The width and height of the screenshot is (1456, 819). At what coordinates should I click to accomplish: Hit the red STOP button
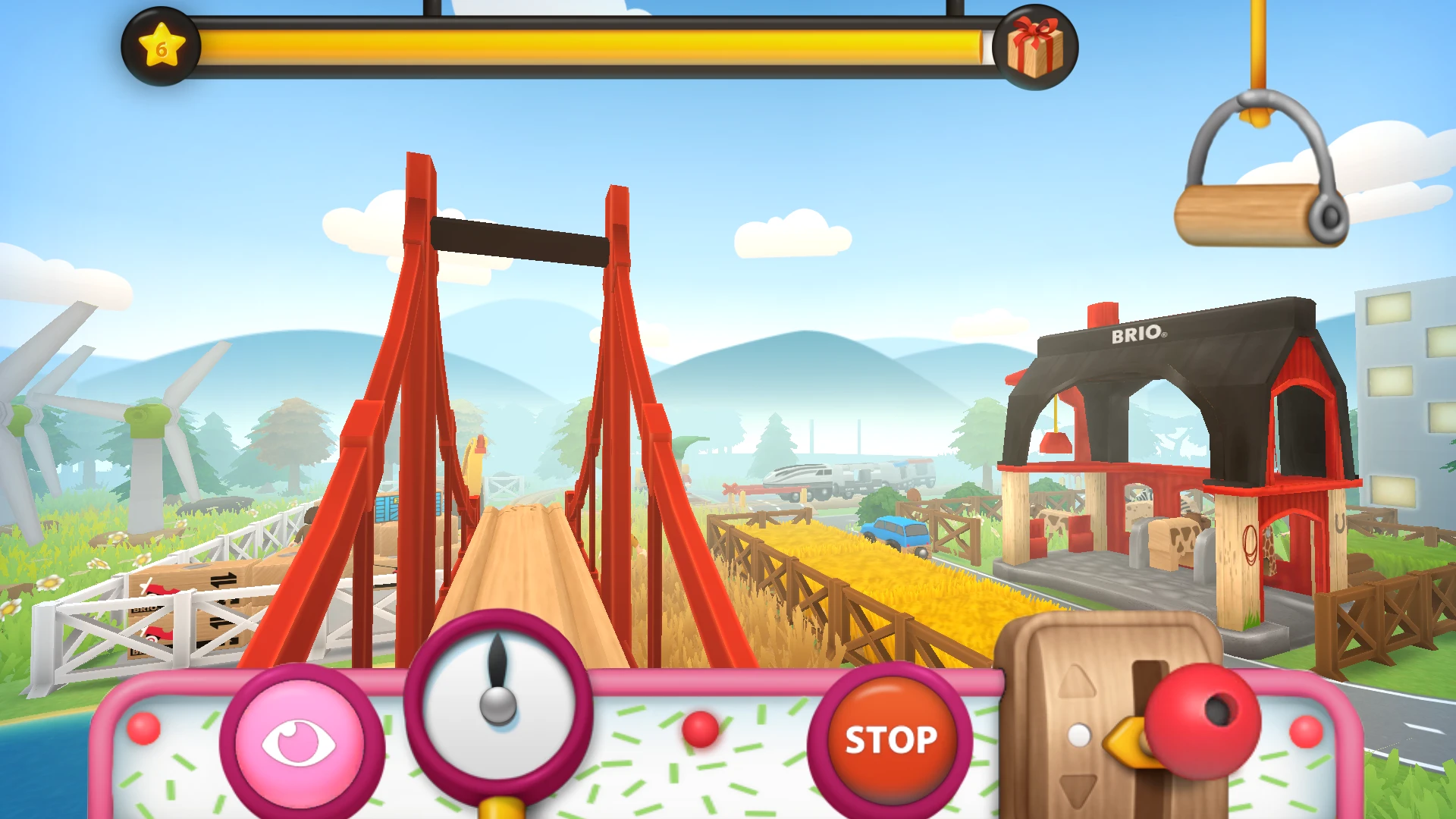coord(890,739)
